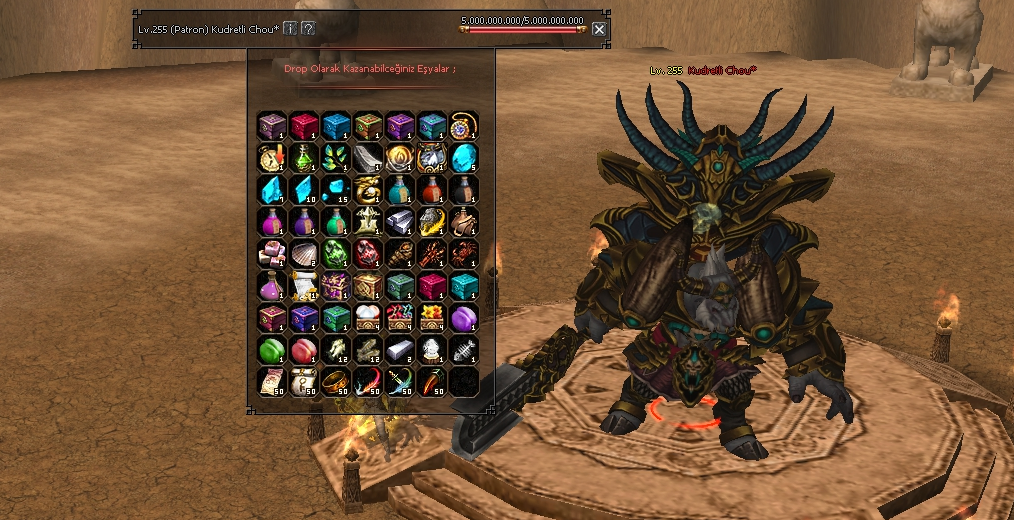Image resolution: width=1014 pixels, height=520 pixels.
Task: Pick the box of white pearls
Action: coord(368,317)
